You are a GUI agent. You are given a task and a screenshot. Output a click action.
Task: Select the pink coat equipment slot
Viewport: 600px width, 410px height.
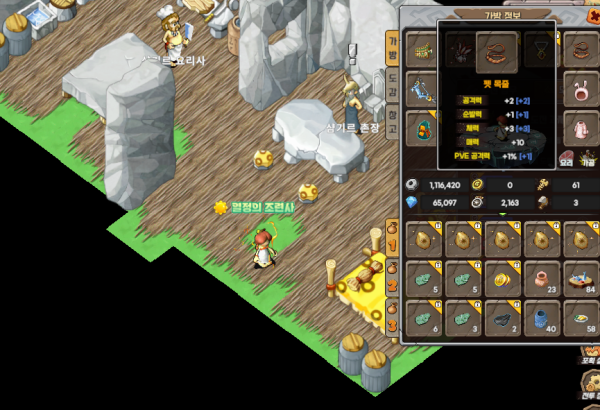(581, 127)
